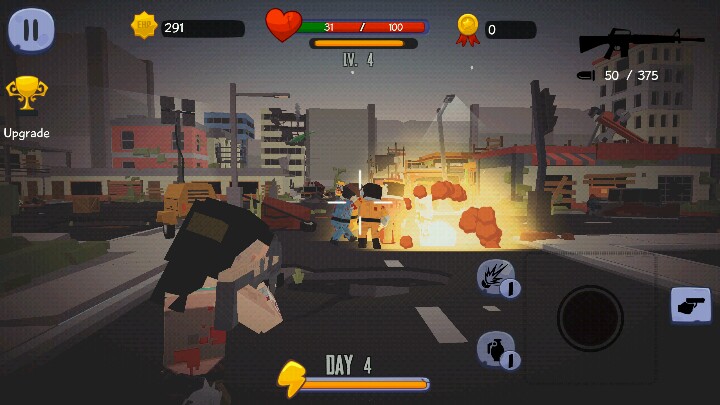
Task: Touch the round virtual joystick
Action: pyautogui.click(x=590, y=318)
